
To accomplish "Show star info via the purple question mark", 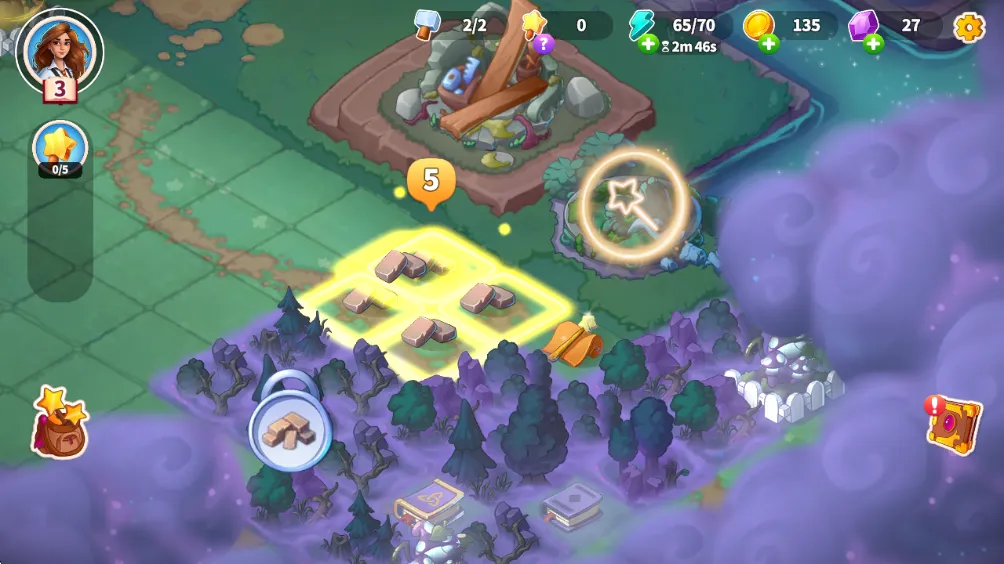I will point(542,43).
